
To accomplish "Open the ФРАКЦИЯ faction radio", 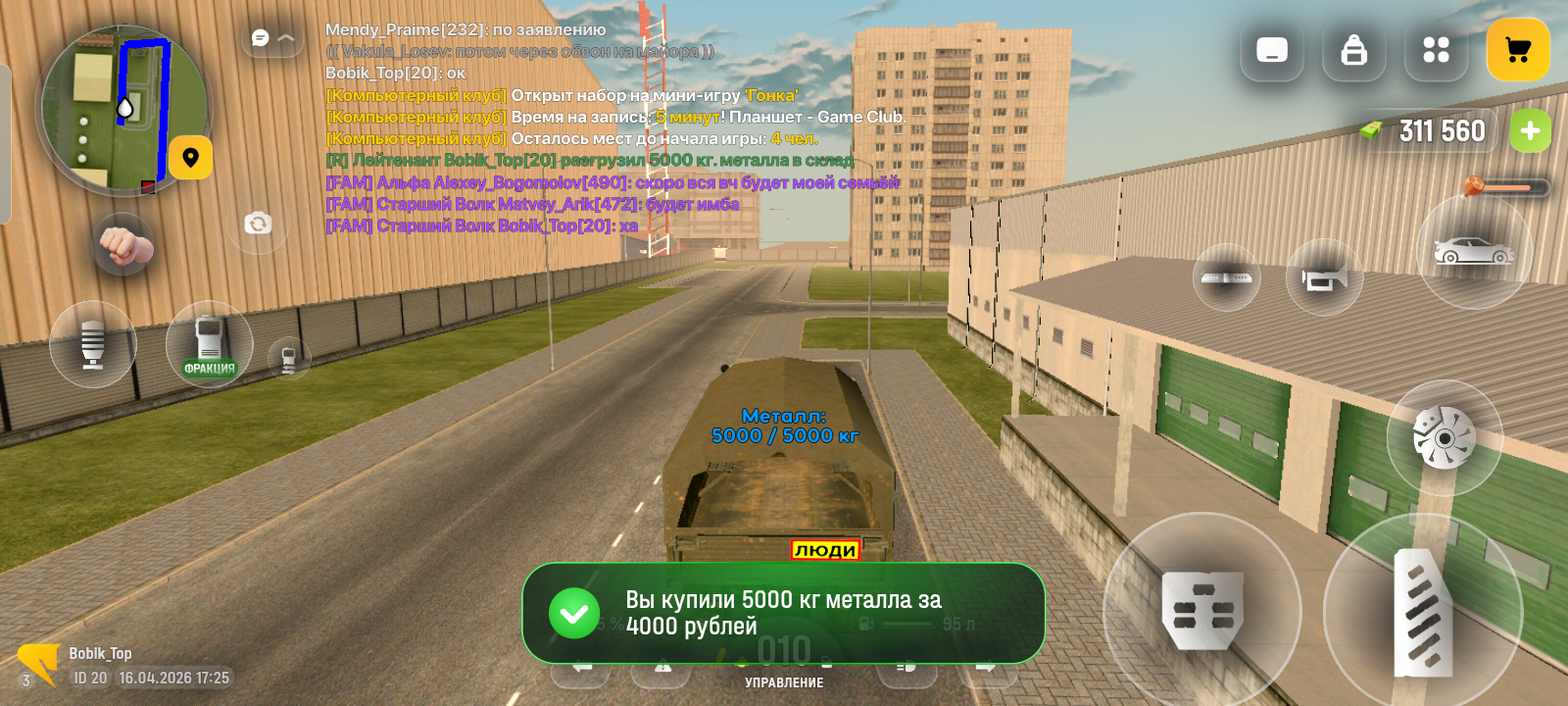I will (x=209, y=344).
